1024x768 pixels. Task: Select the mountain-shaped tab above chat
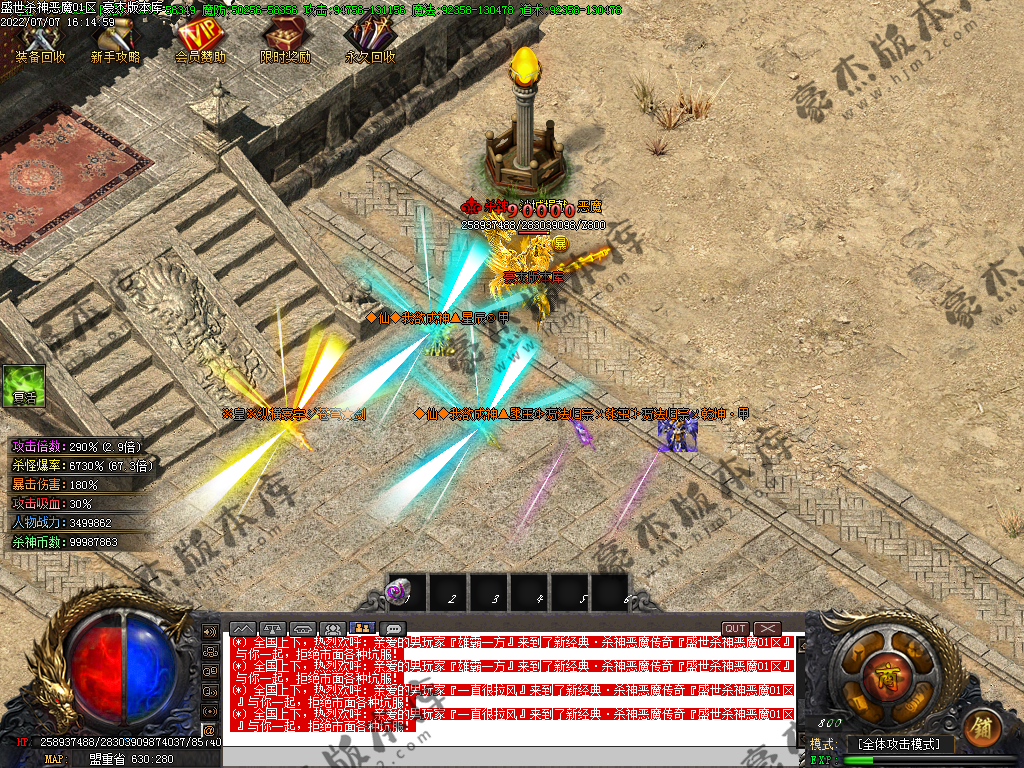(x=243, y=628)
